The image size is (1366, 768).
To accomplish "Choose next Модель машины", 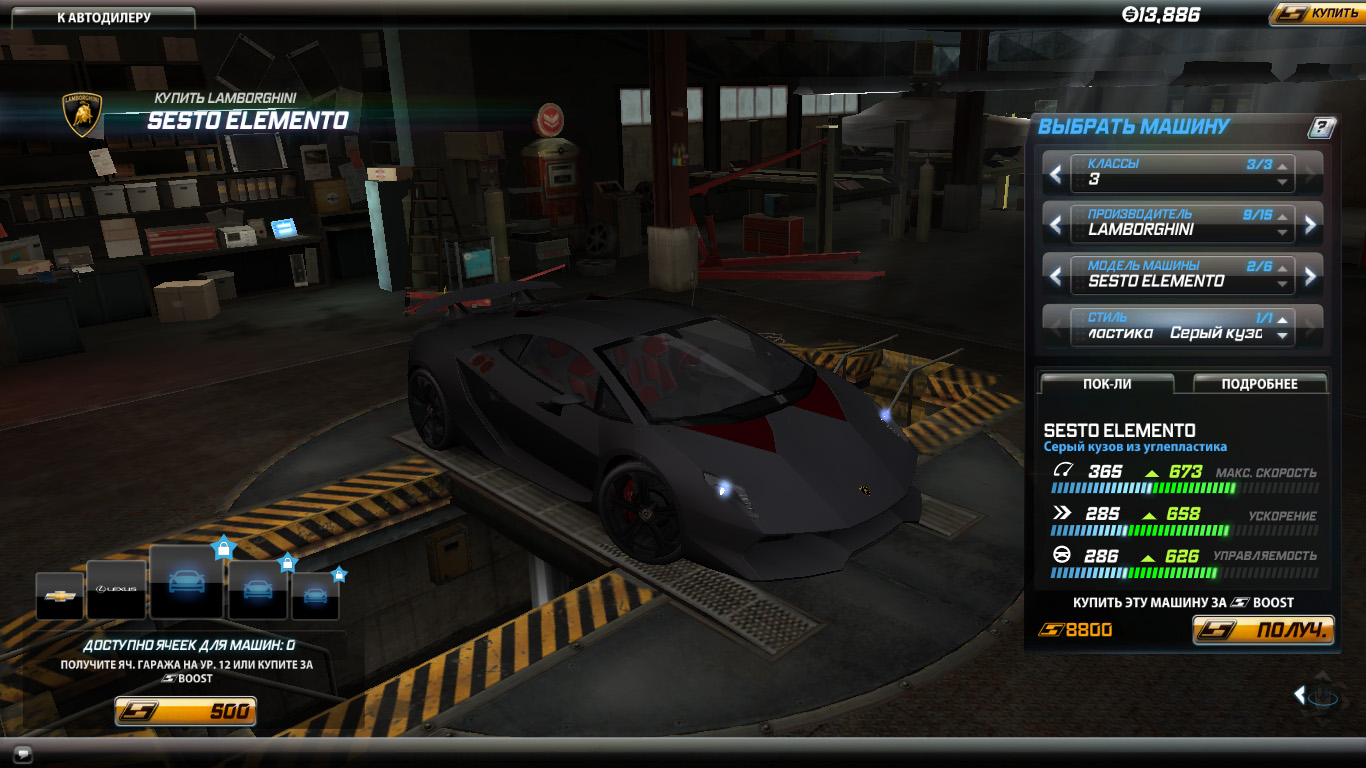I will tap(1311, 277).
